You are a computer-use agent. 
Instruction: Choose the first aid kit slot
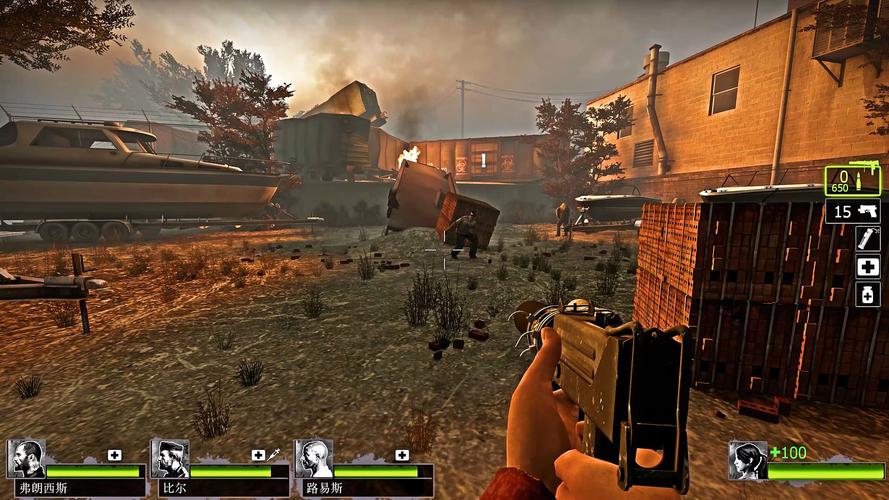pos(867,266)
